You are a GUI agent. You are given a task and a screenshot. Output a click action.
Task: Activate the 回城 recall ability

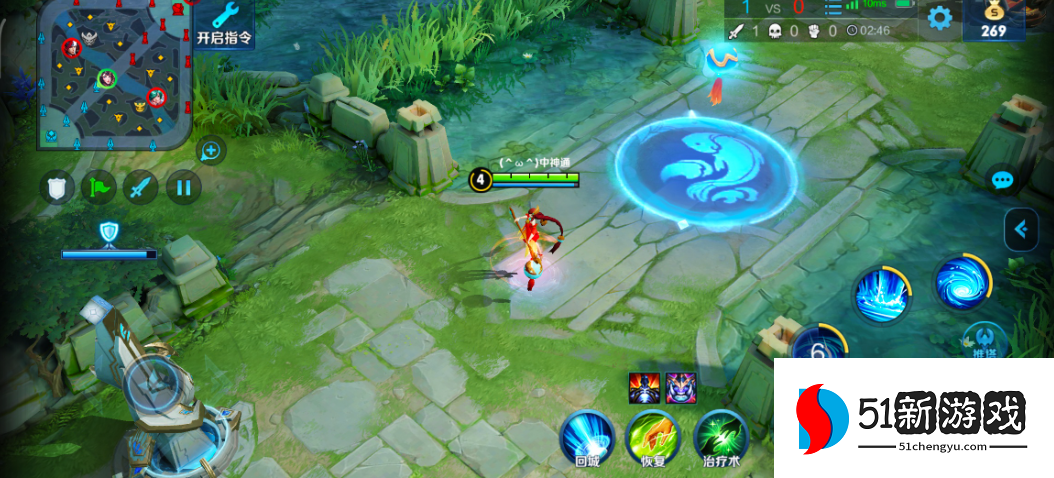coord(586,437)
